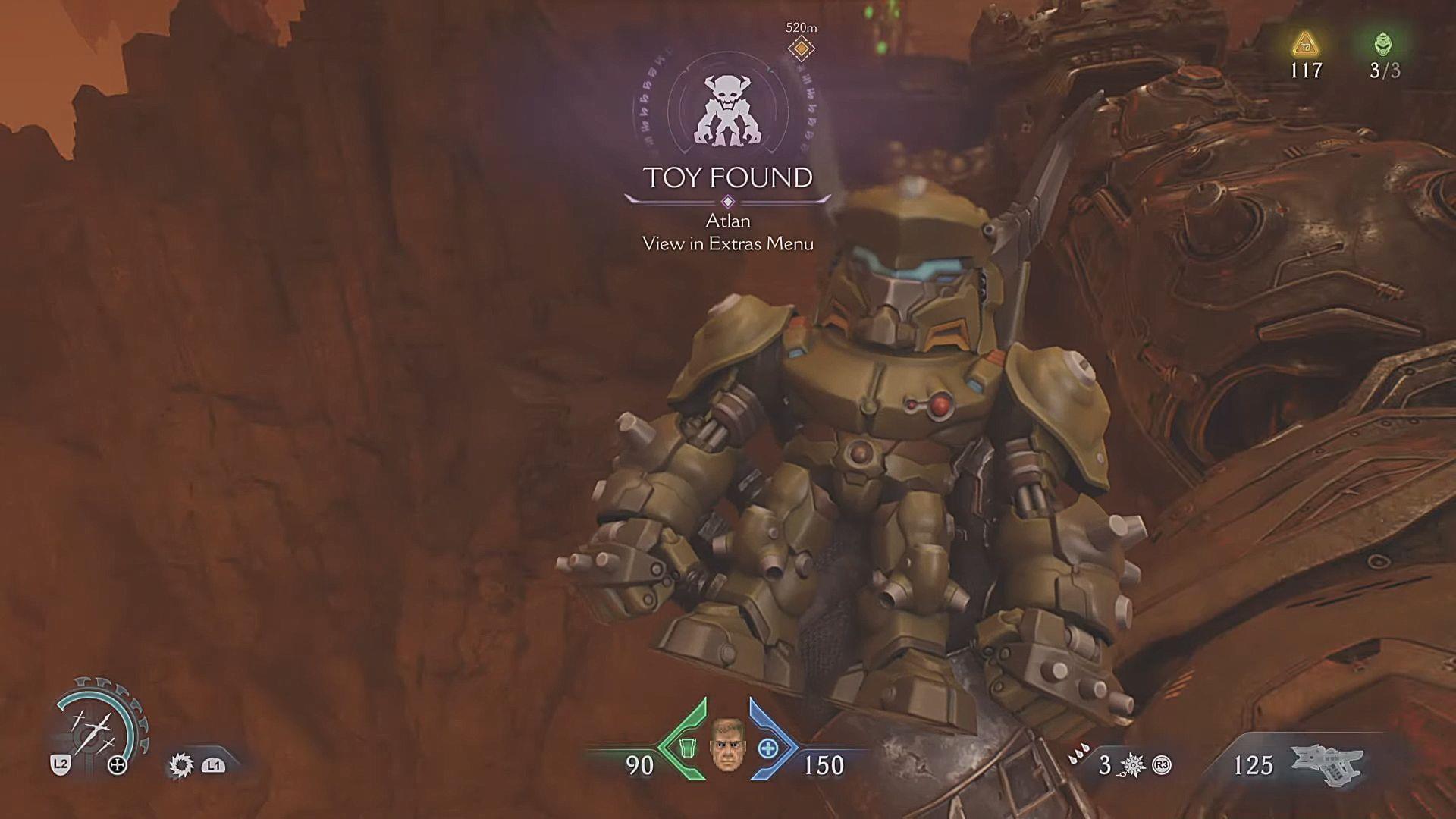Click the green secrets helmet icon
1456x819 pixels.
coord(1384,43)
